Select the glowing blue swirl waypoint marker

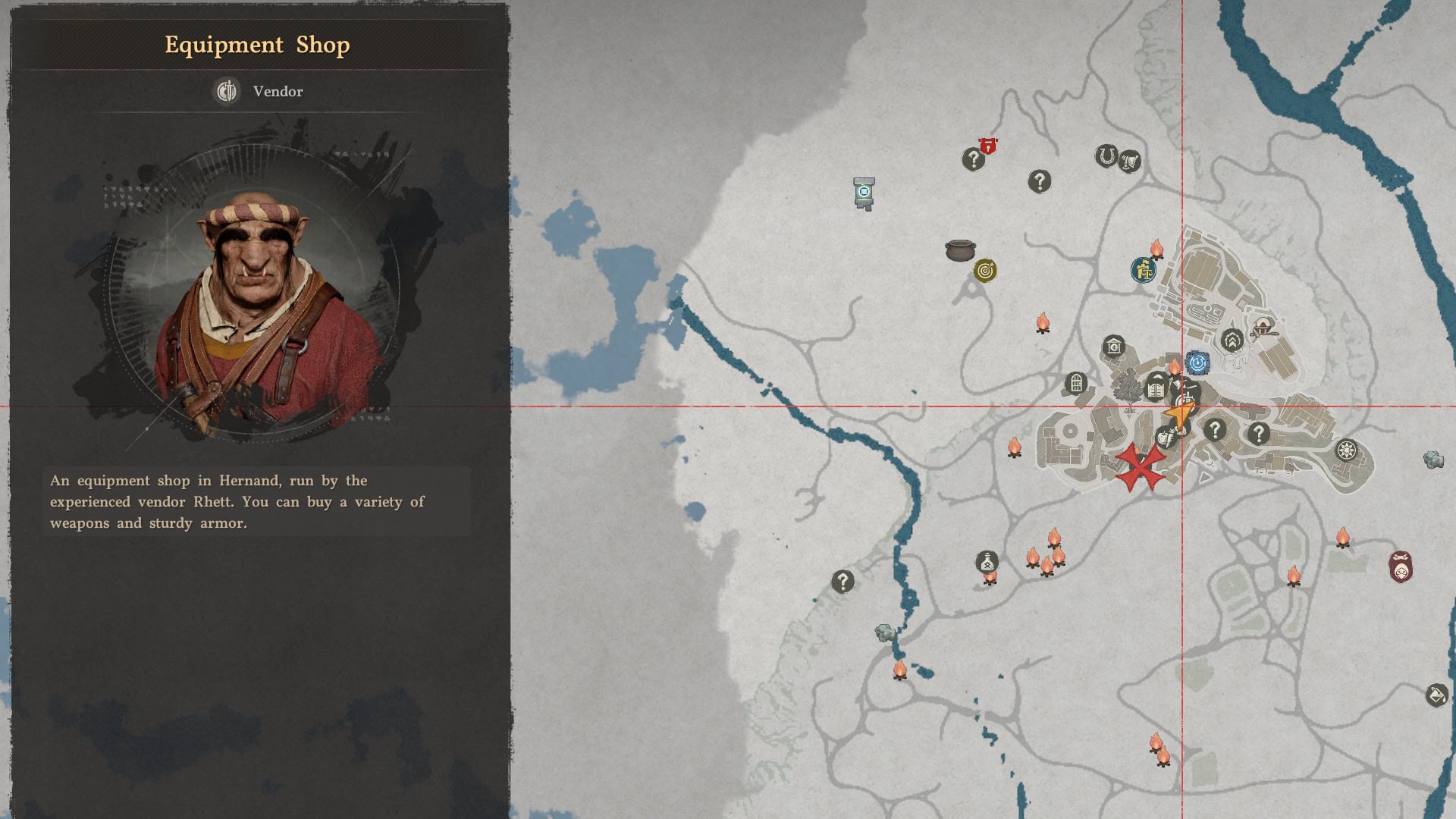pyautogui.click(x=1197, y=363)
